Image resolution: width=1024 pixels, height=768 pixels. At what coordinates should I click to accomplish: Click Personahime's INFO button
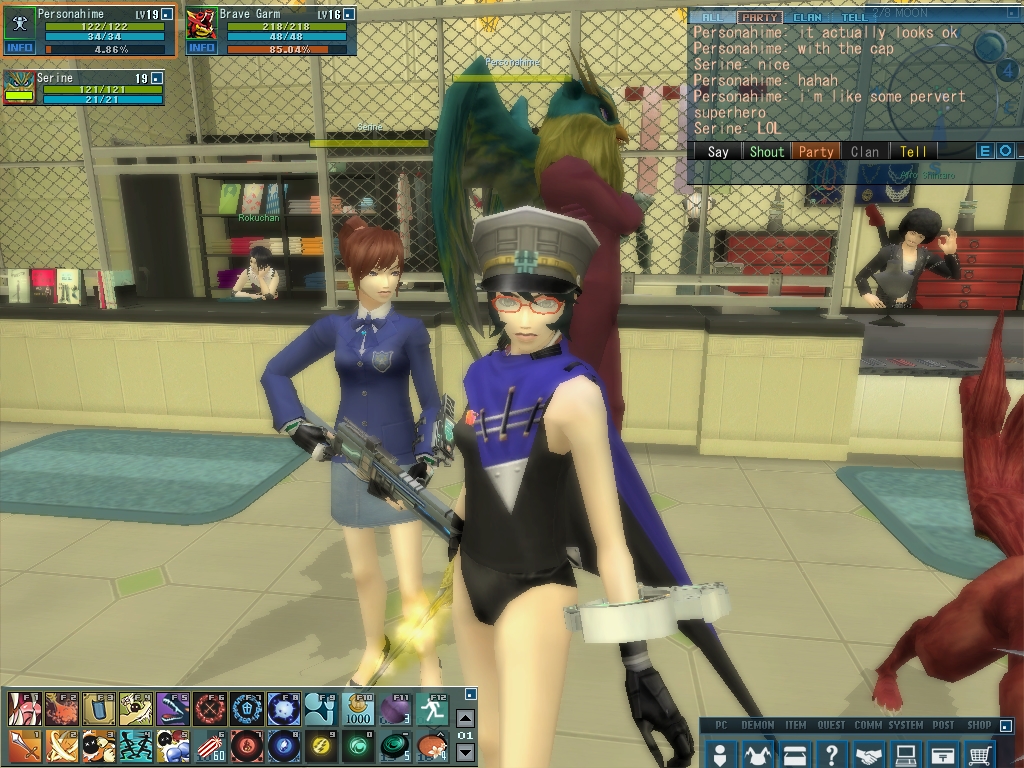pyautogui.click(x=20, y=48)
